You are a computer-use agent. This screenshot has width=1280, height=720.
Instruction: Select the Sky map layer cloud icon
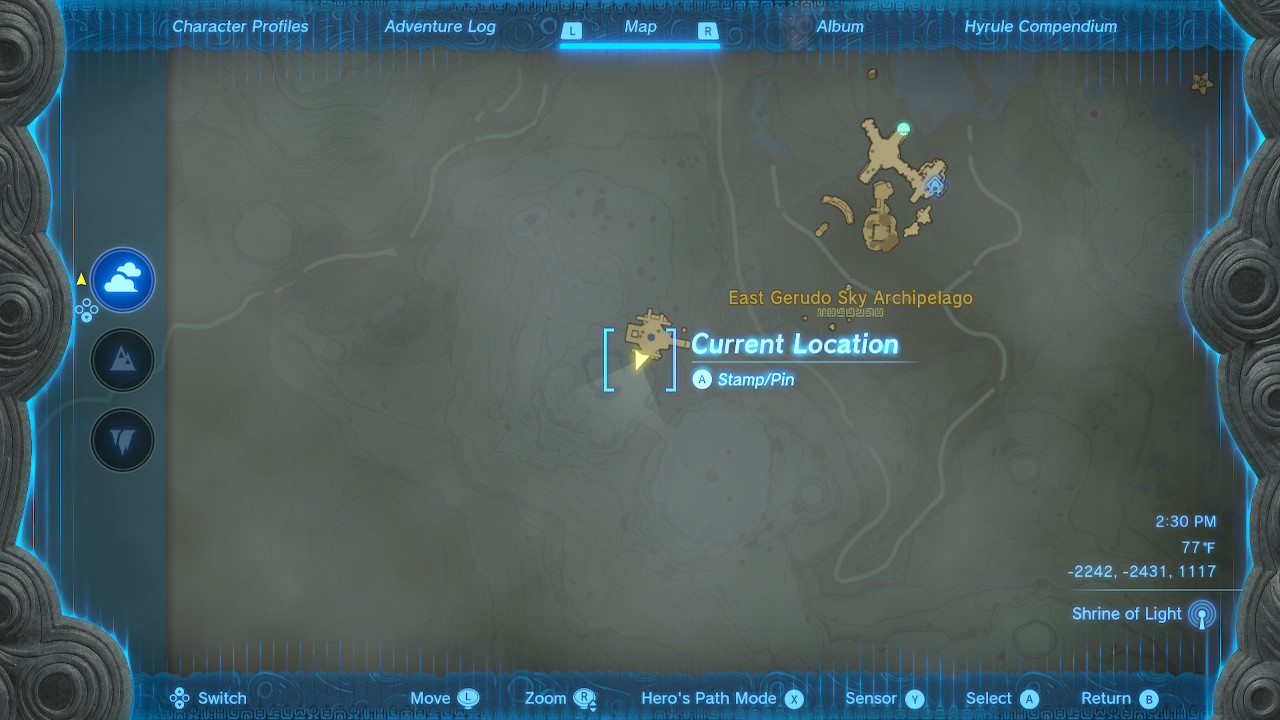point(122,280)
